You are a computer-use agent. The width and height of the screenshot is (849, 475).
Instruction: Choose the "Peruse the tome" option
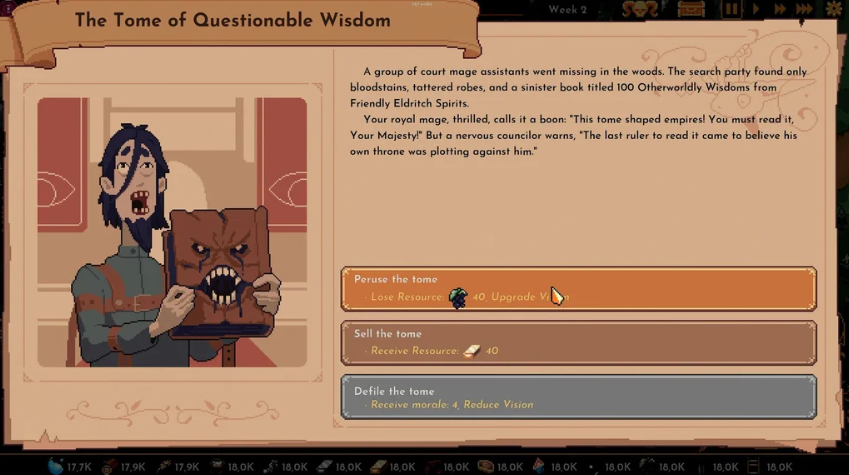click(x=578, y=288)
